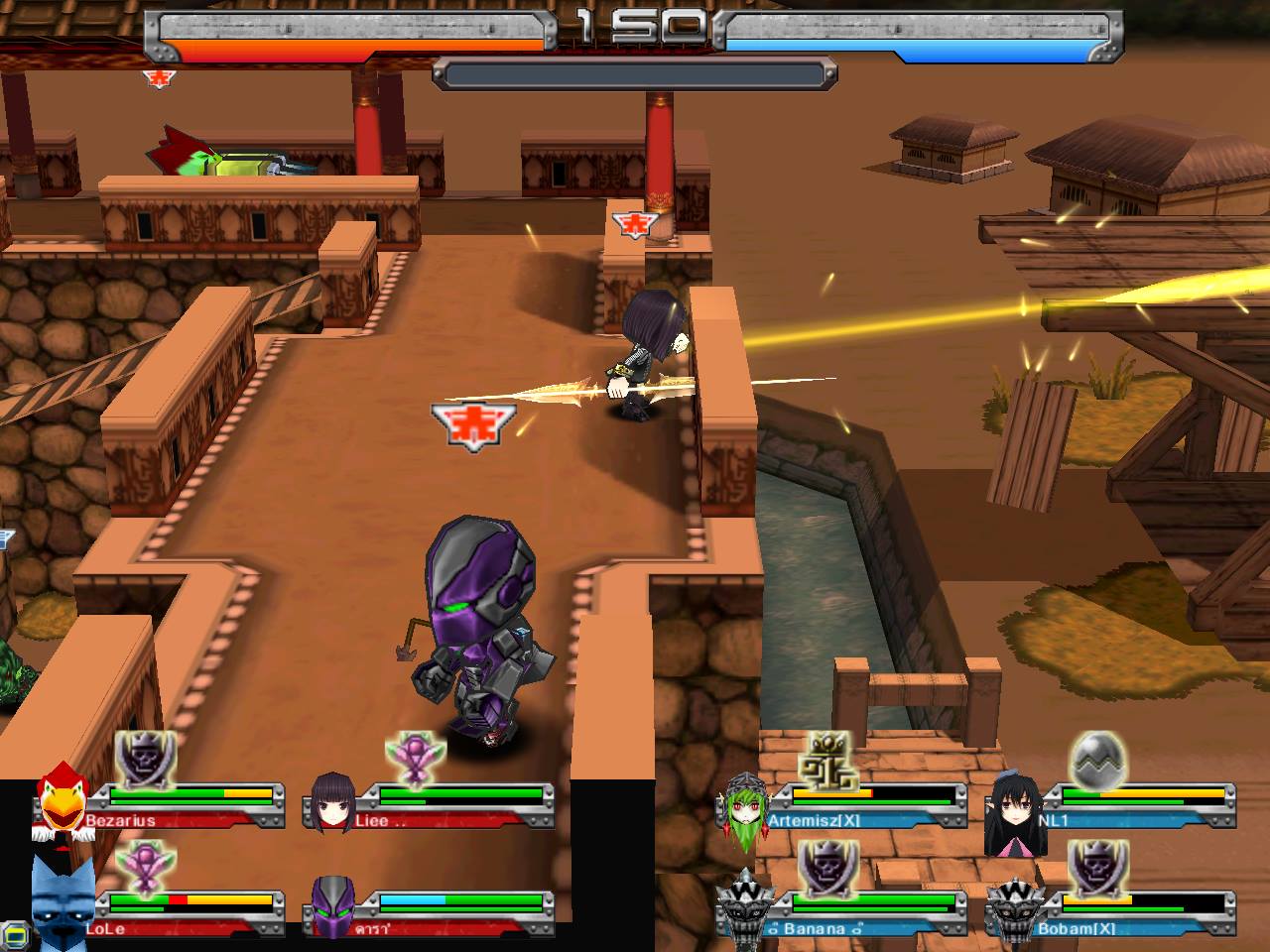
Task: Open the hexagonal screen icon in the corner
Action: (x=14, y=935)
